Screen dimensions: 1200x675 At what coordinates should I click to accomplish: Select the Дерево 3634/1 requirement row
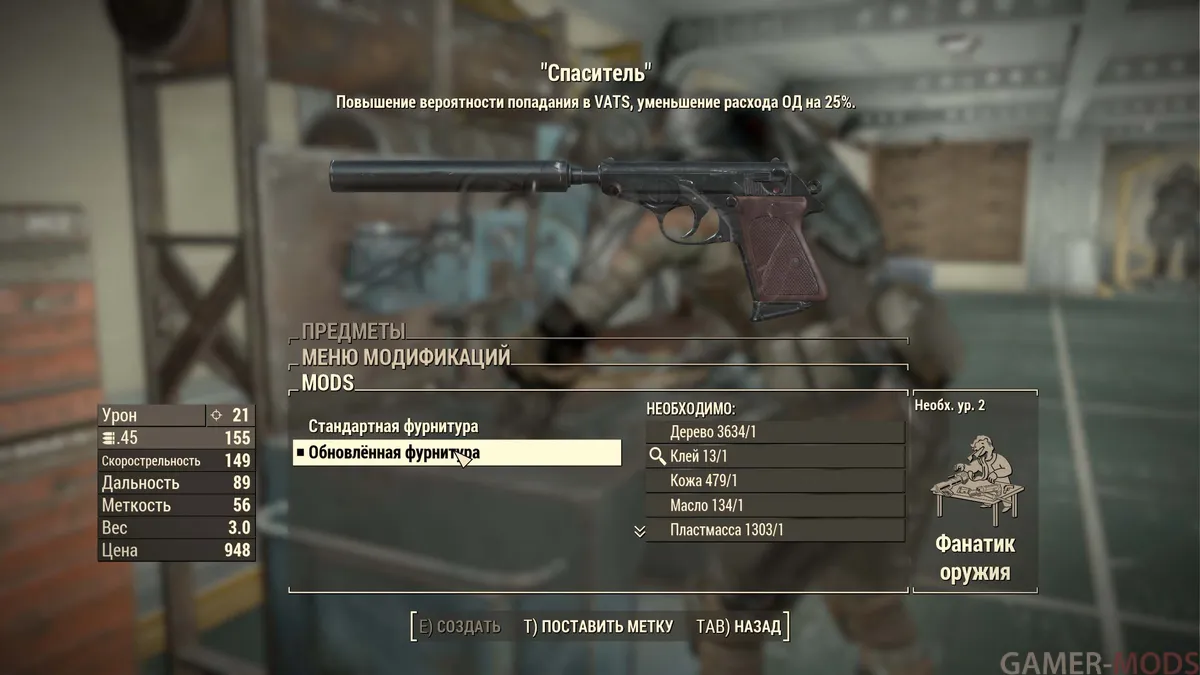[x=774, y=432]
